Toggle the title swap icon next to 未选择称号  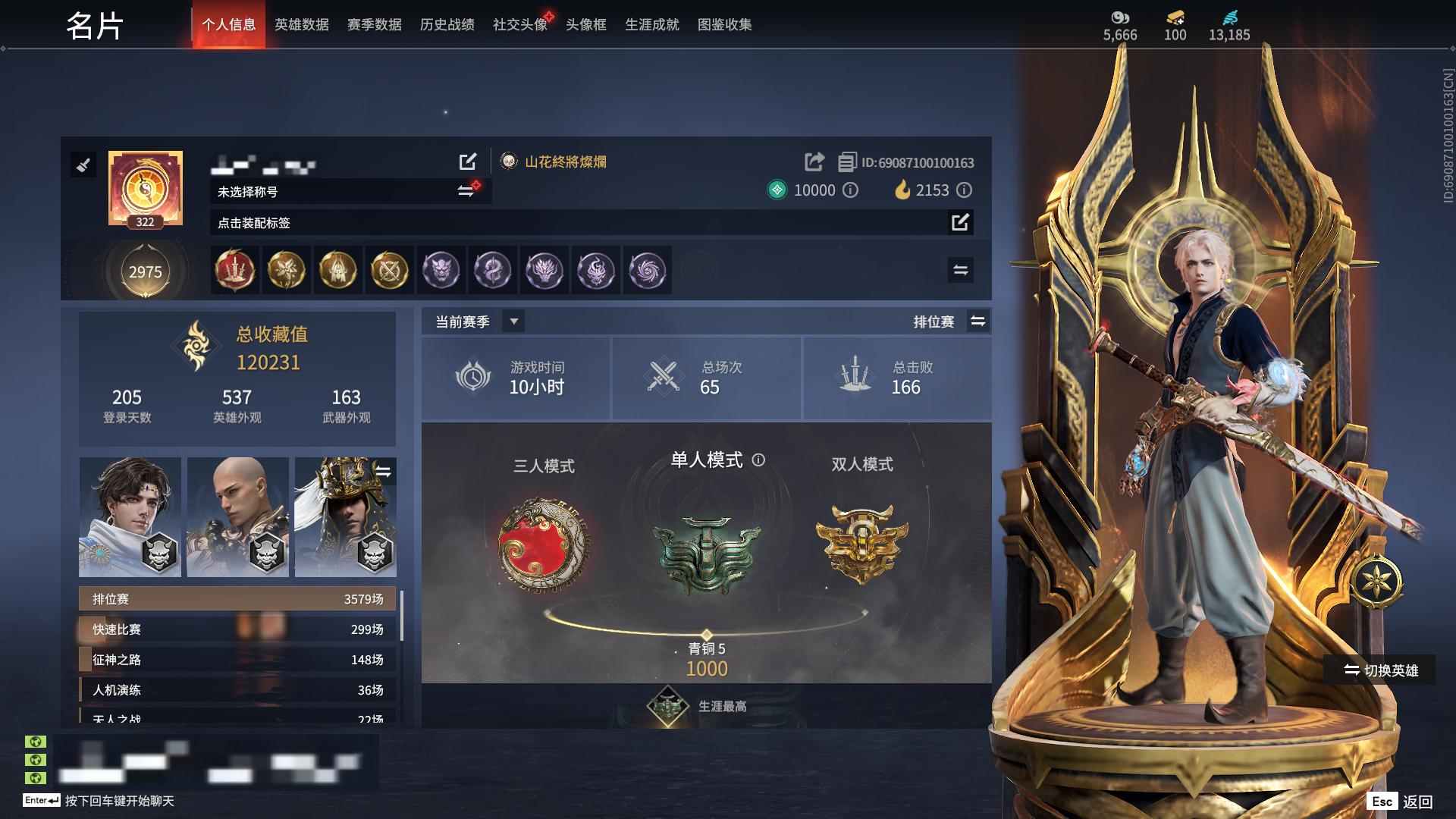[x=466, y=190]
